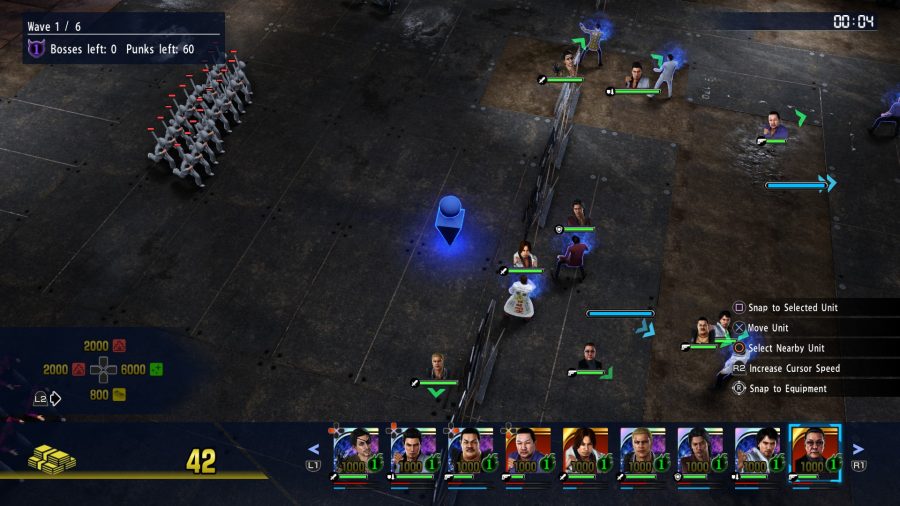Choose the blond-haired man's unit card

642,450
